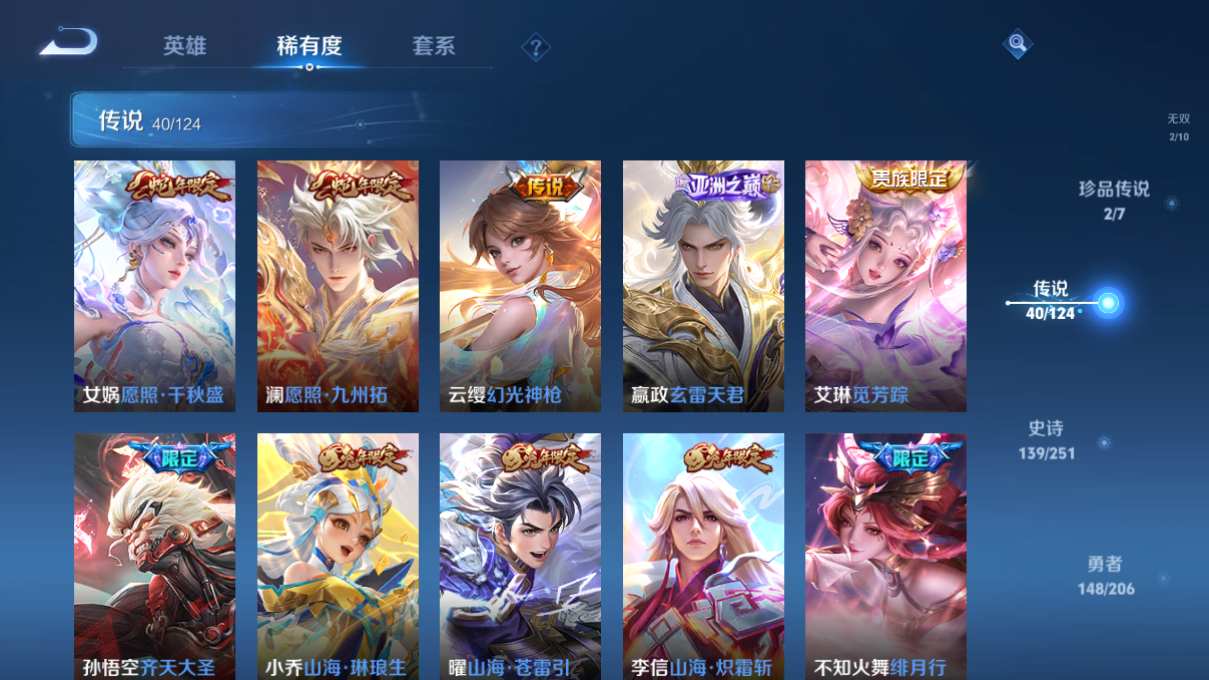
Task: Open the magnifier search icon
Action: pos(1016,43)
